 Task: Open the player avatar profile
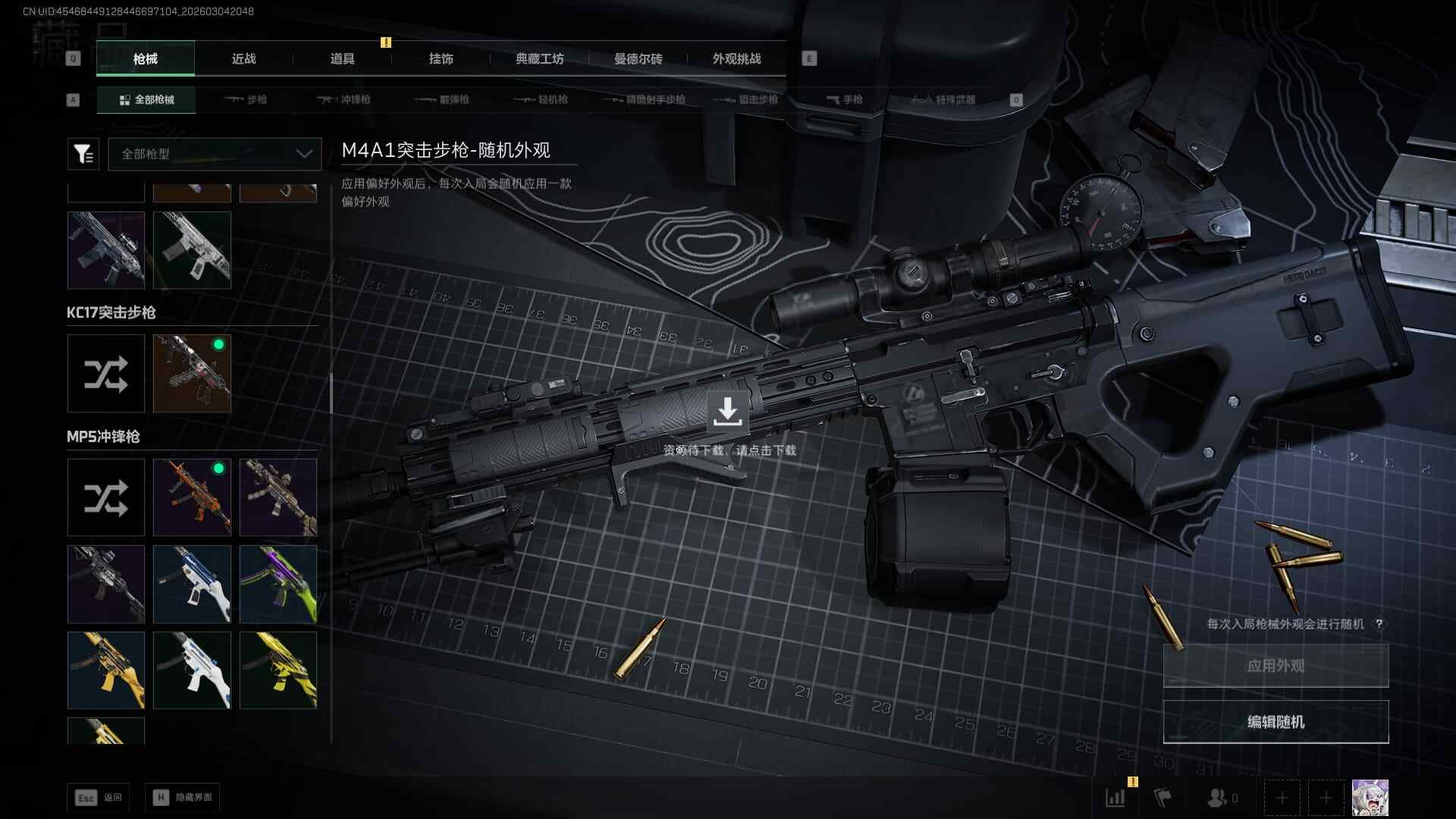tap(1370, 797)
